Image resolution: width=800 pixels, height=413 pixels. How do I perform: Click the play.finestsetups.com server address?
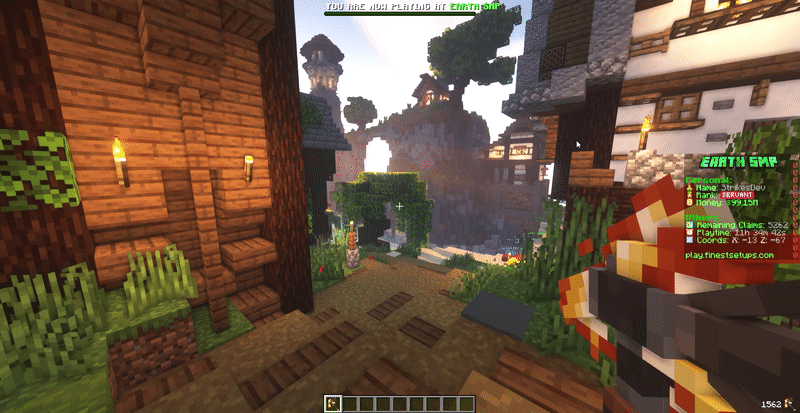(730, 255)
